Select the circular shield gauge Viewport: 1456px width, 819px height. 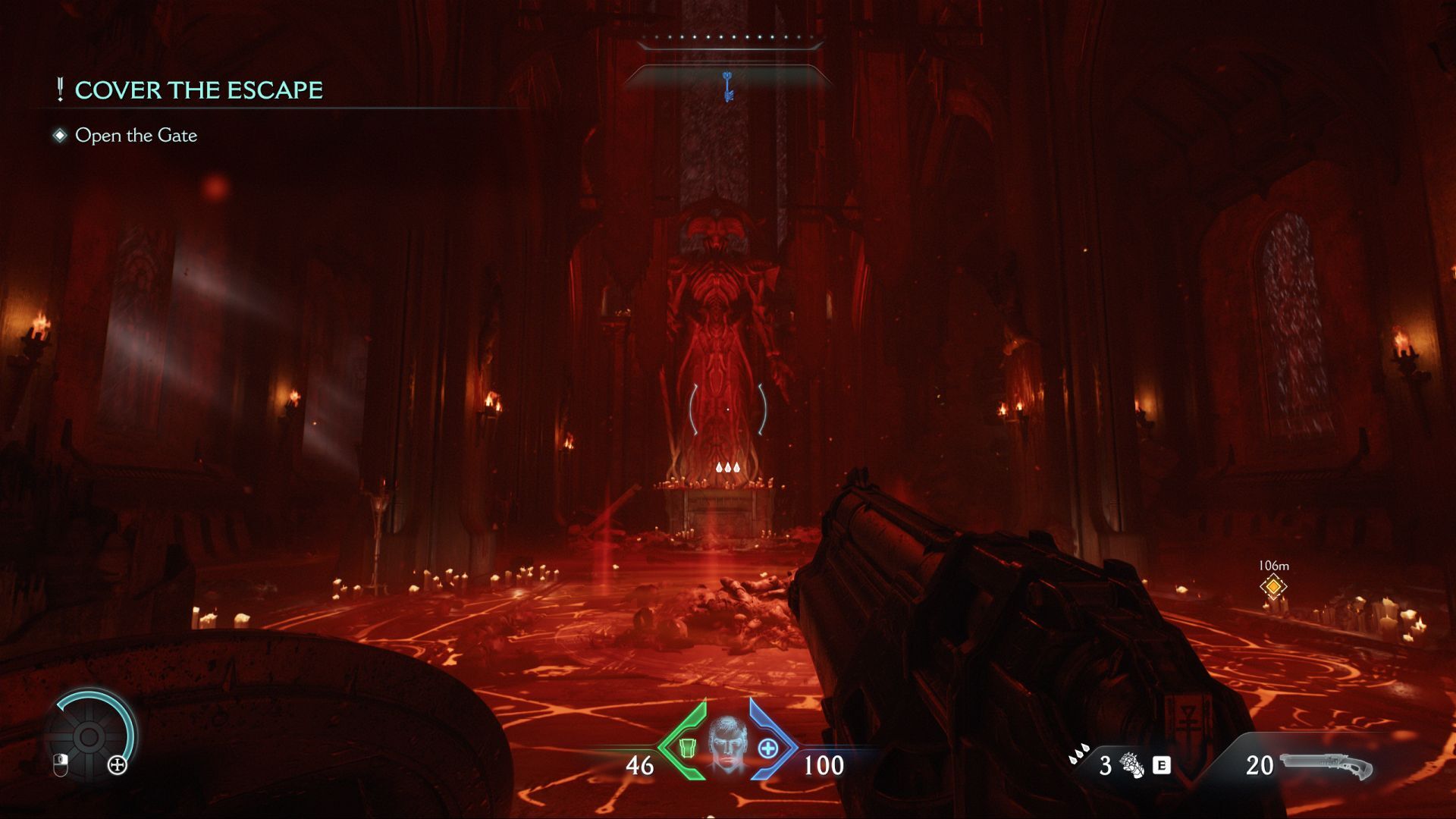pyautogui.click(x=89, y=736)
